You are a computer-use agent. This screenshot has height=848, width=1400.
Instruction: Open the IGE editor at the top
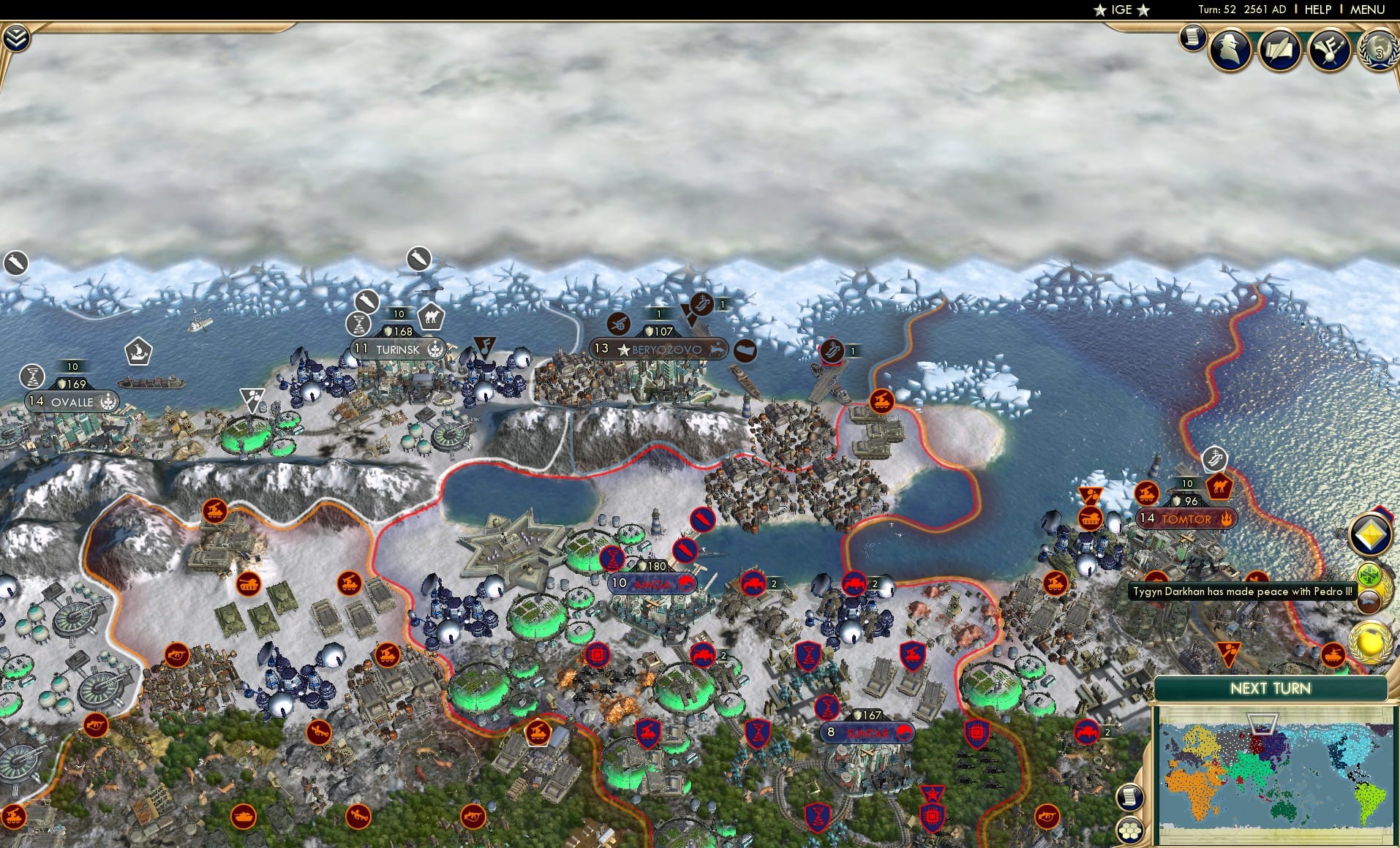tap(1121, 10)
